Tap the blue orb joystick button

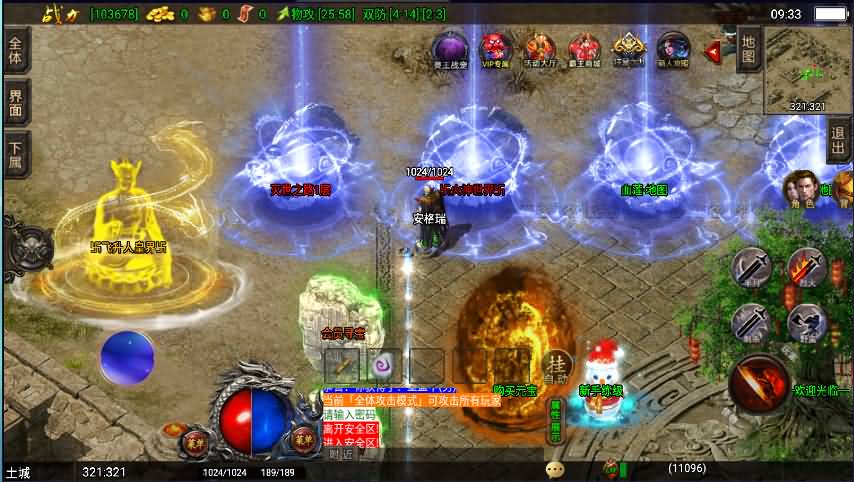pyautogui.click(x=127, y=357)
